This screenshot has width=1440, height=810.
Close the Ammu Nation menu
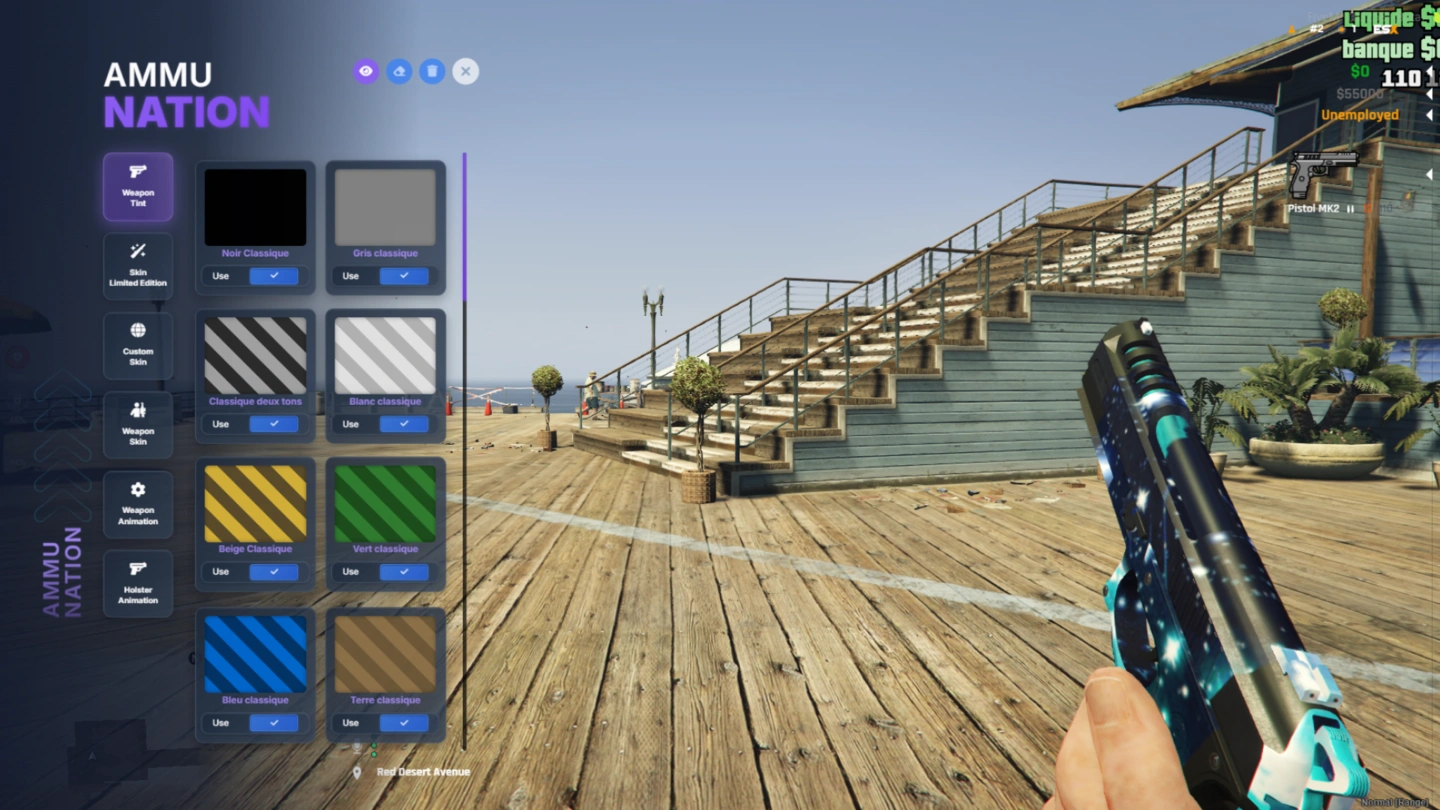point(465,71)
